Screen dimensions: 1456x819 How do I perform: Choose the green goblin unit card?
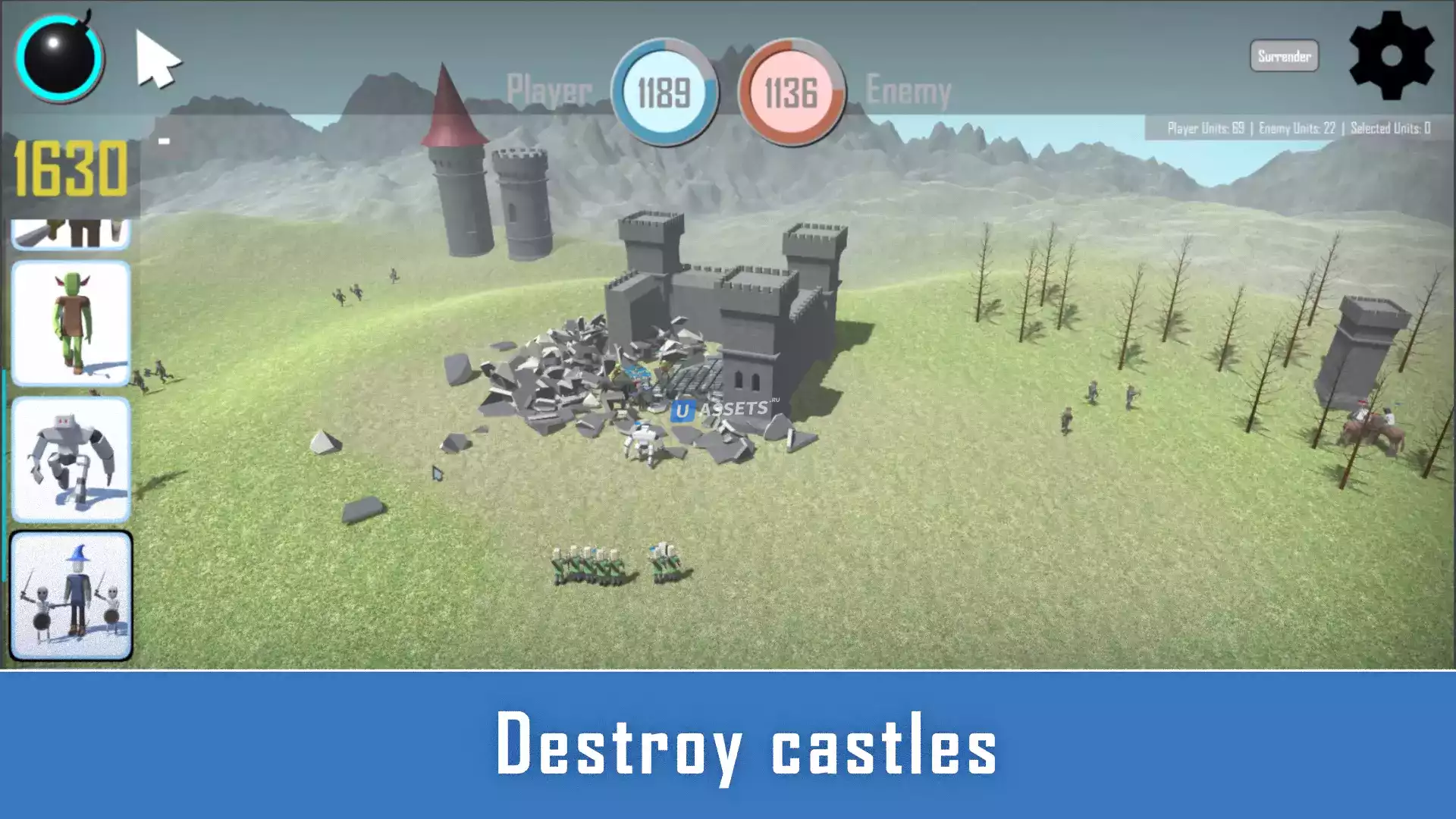pos(71,324)
